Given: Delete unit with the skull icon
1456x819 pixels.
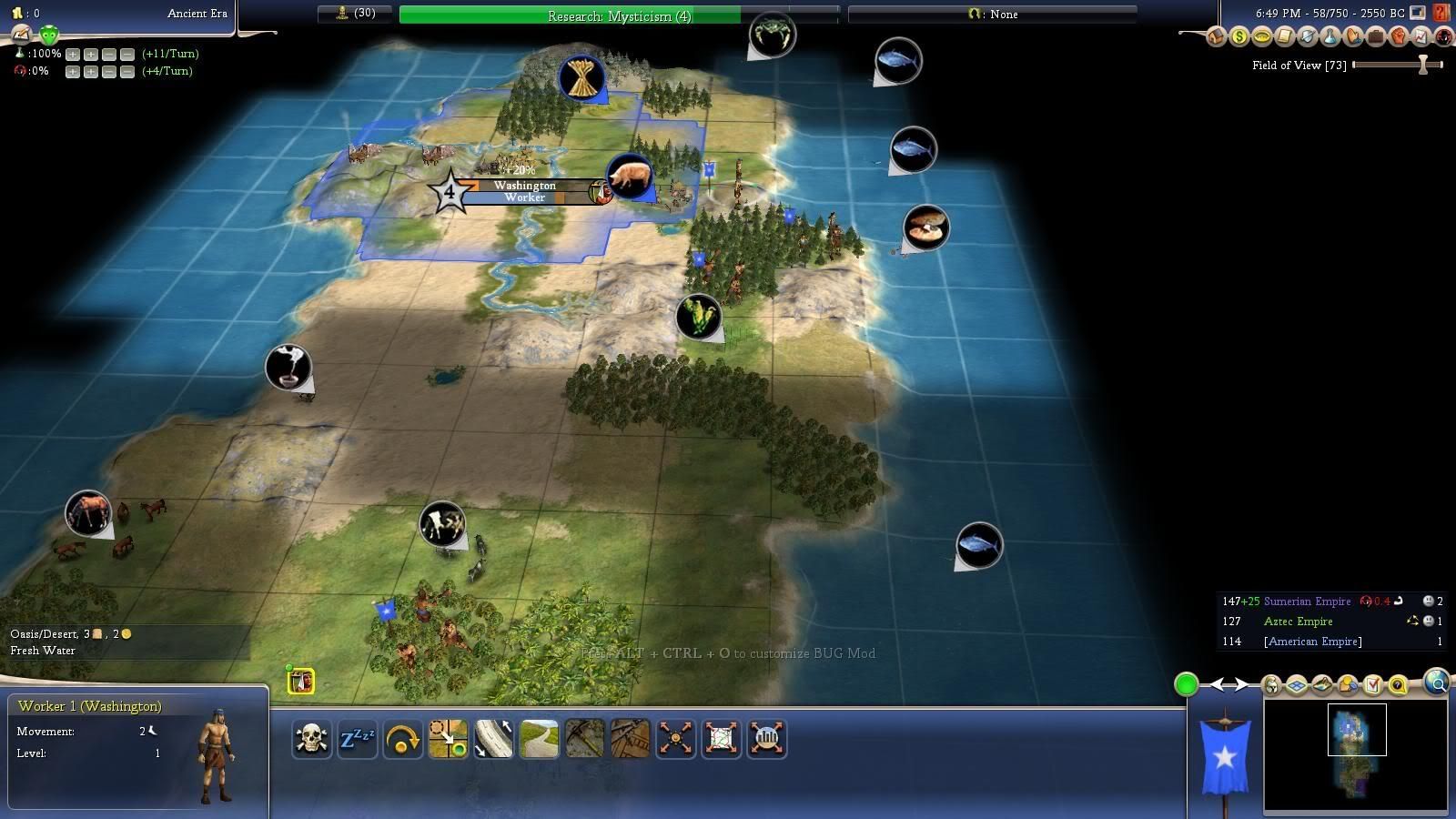Looking at the screenshot, I should pos(311,739).
